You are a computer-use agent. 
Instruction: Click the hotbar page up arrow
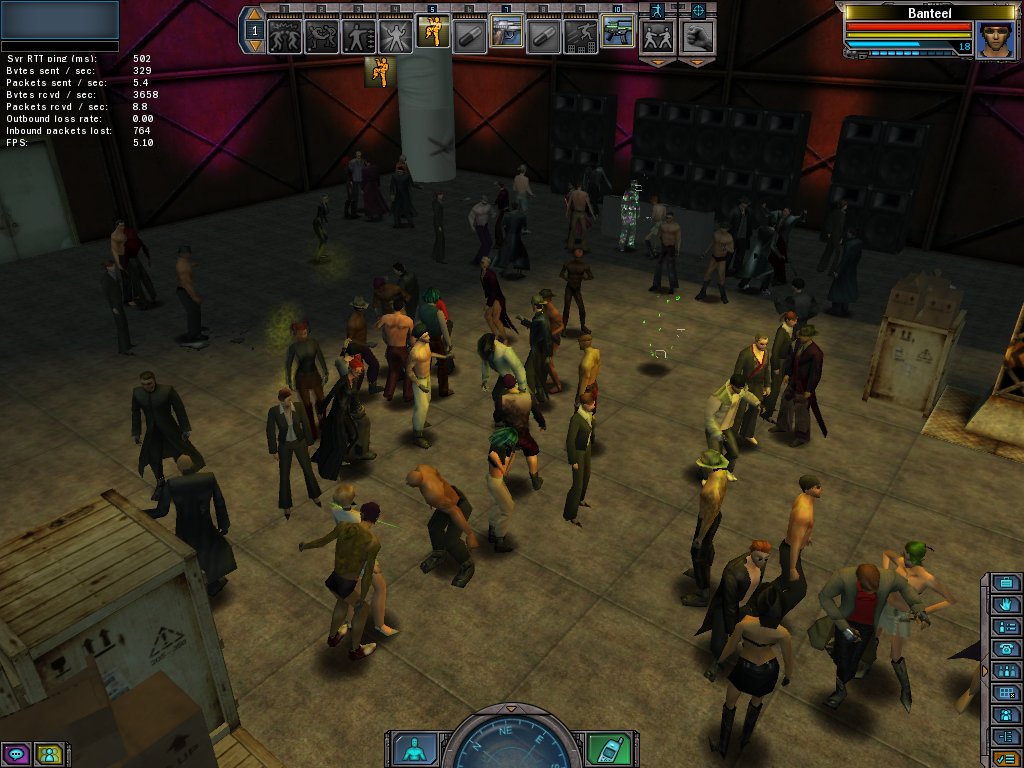click(x=254, y=16)
